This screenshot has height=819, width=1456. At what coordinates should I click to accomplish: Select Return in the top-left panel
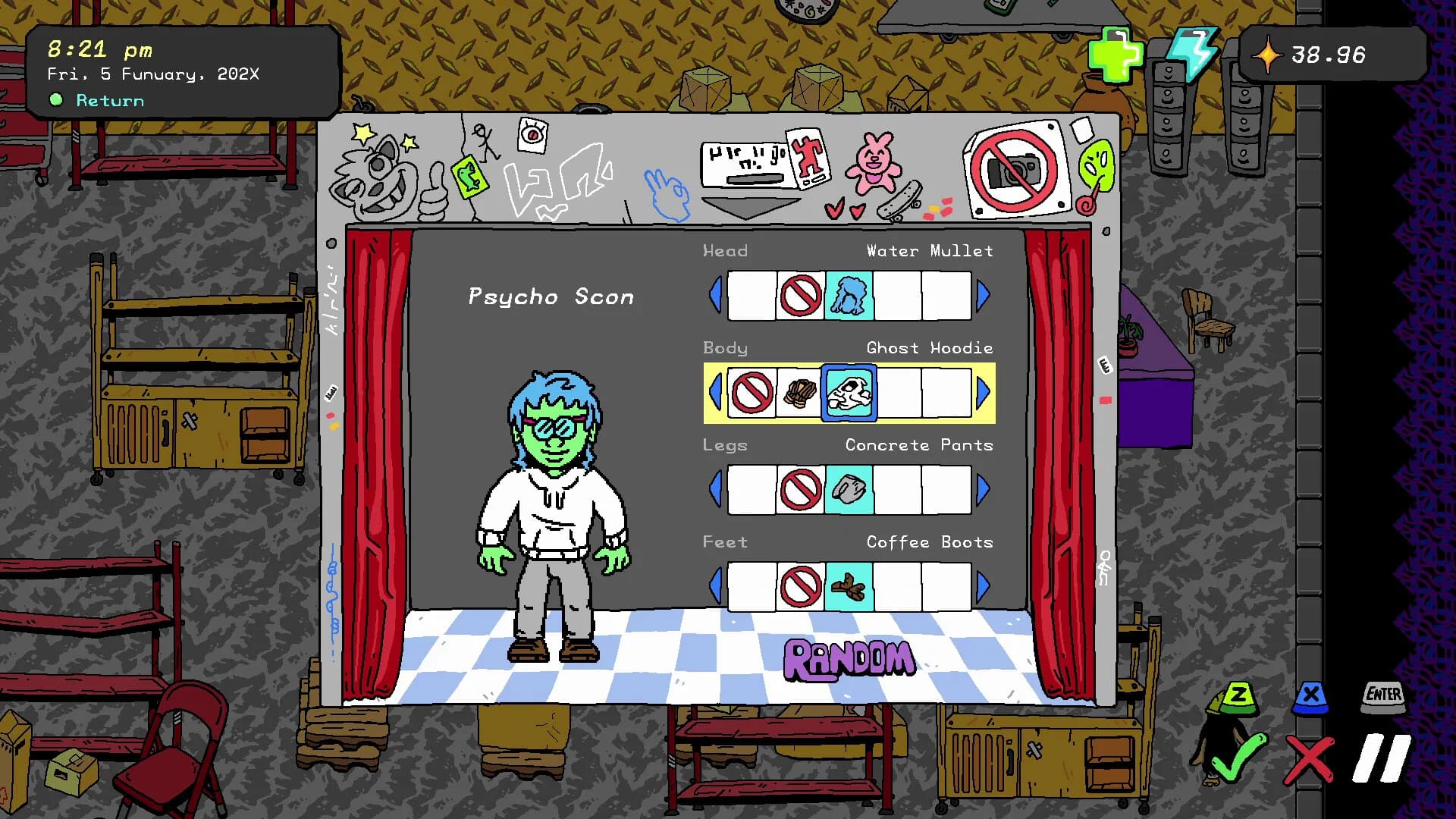click(x=108, y=100)
